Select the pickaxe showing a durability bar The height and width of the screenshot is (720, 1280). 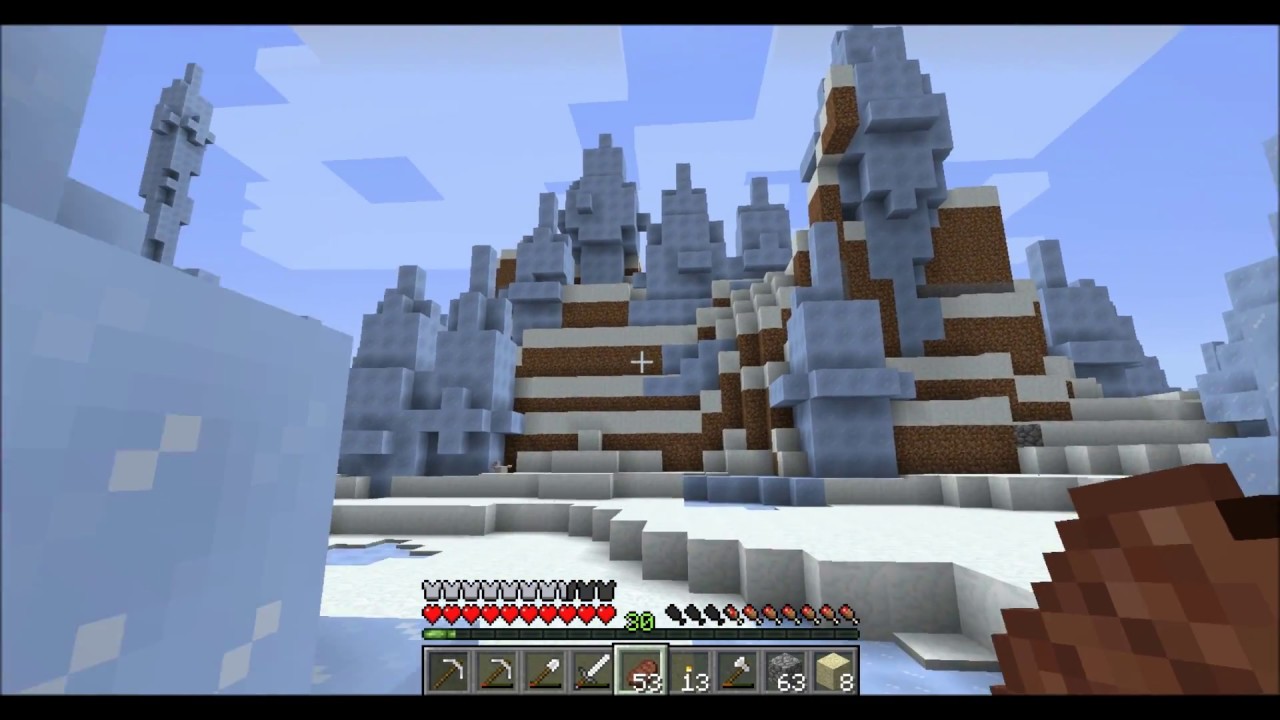point(496,670)
